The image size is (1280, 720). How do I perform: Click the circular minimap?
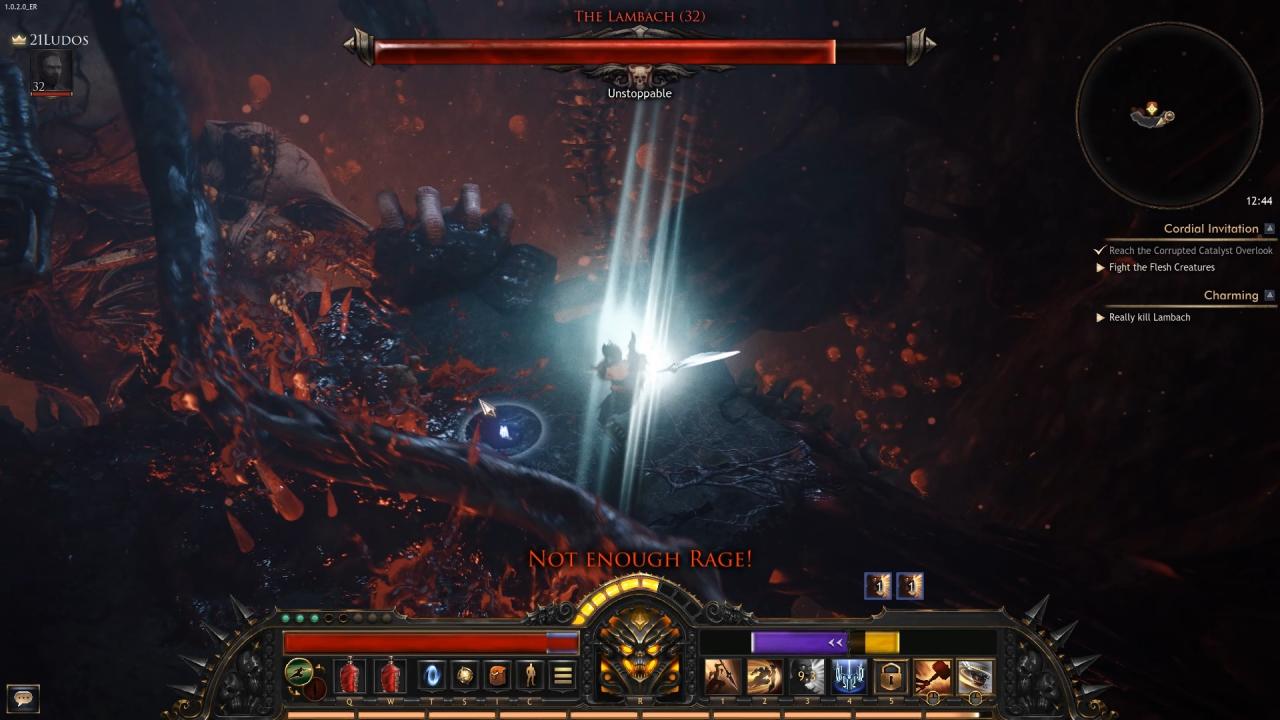(1167, 115)
